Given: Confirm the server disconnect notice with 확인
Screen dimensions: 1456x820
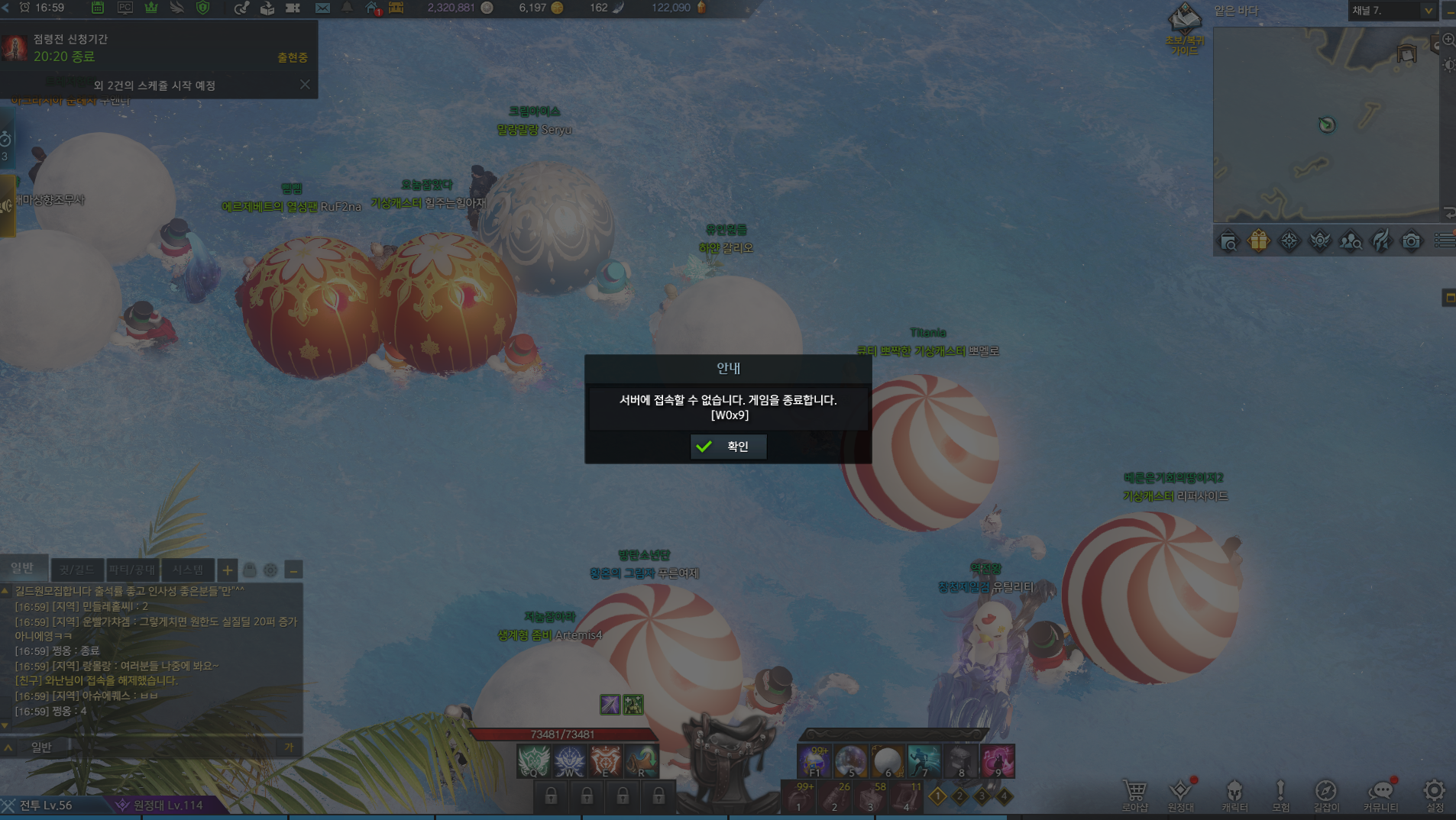Looking at the screenshot, I should pos(728,447).
